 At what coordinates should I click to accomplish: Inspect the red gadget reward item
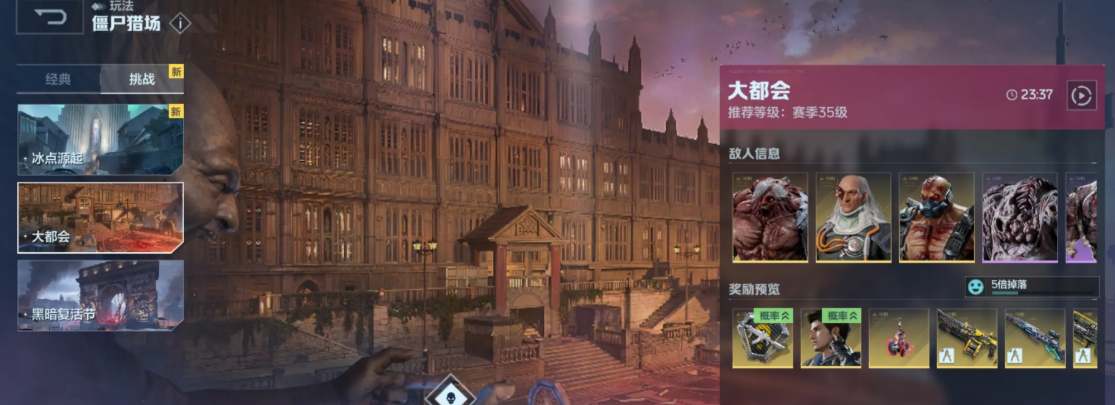pyautogui.click(x=898, y=338)
